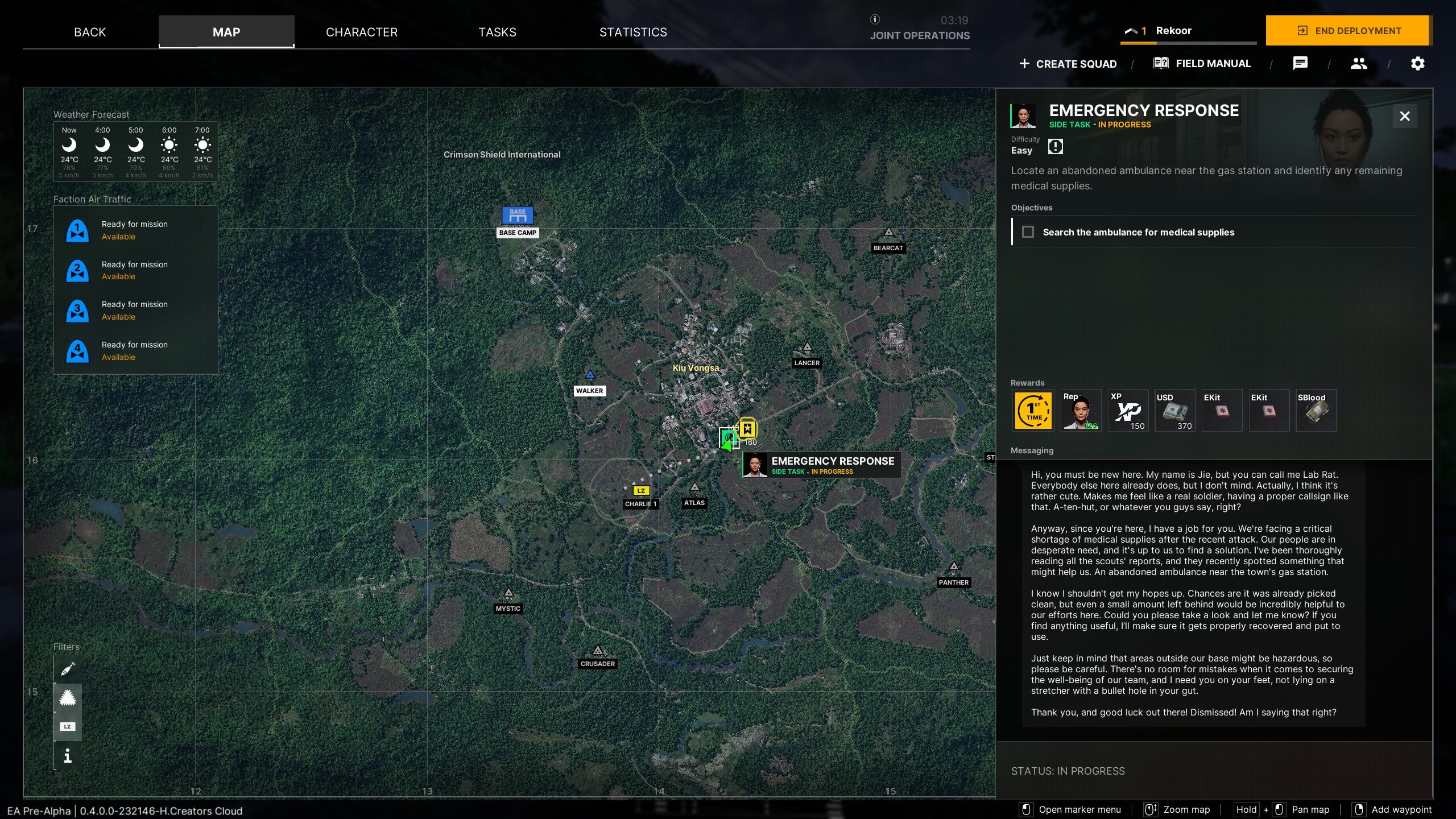Open the Field Manual
The height and width of the screenshot is (819, 1456).
[x=1202, y=63]
